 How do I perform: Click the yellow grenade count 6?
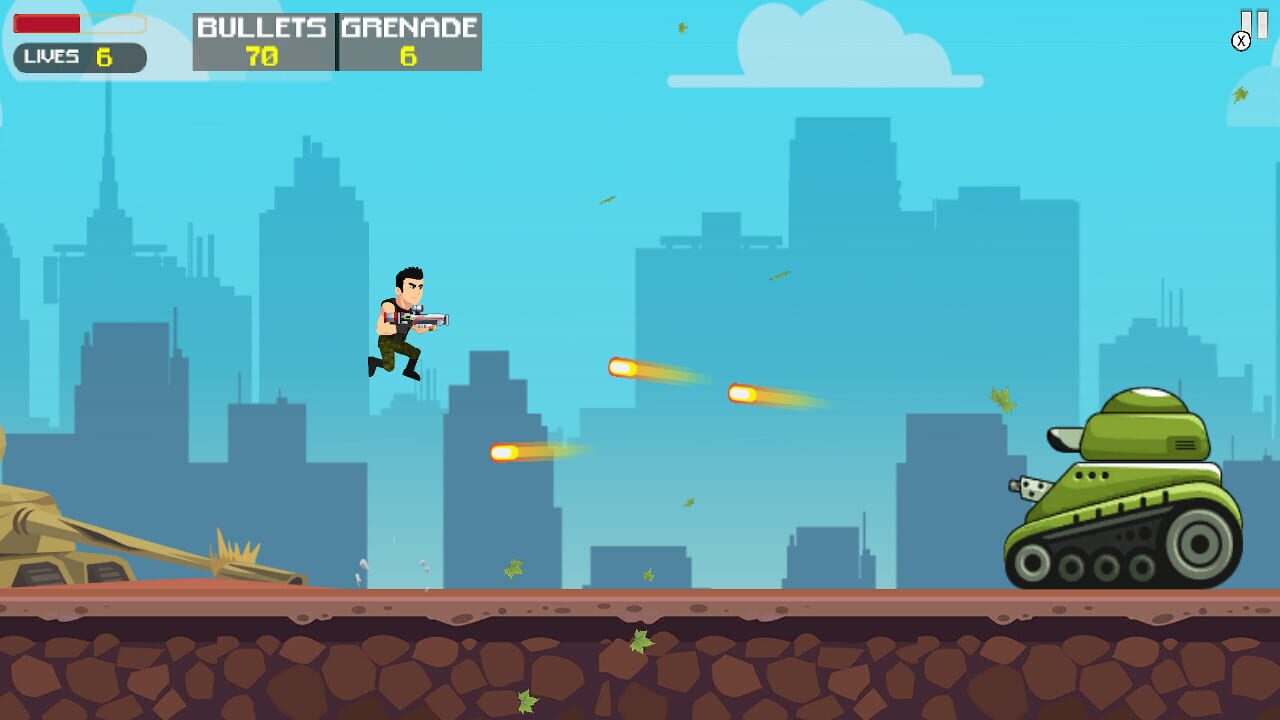pyautogui.click(x=408, y=57)
